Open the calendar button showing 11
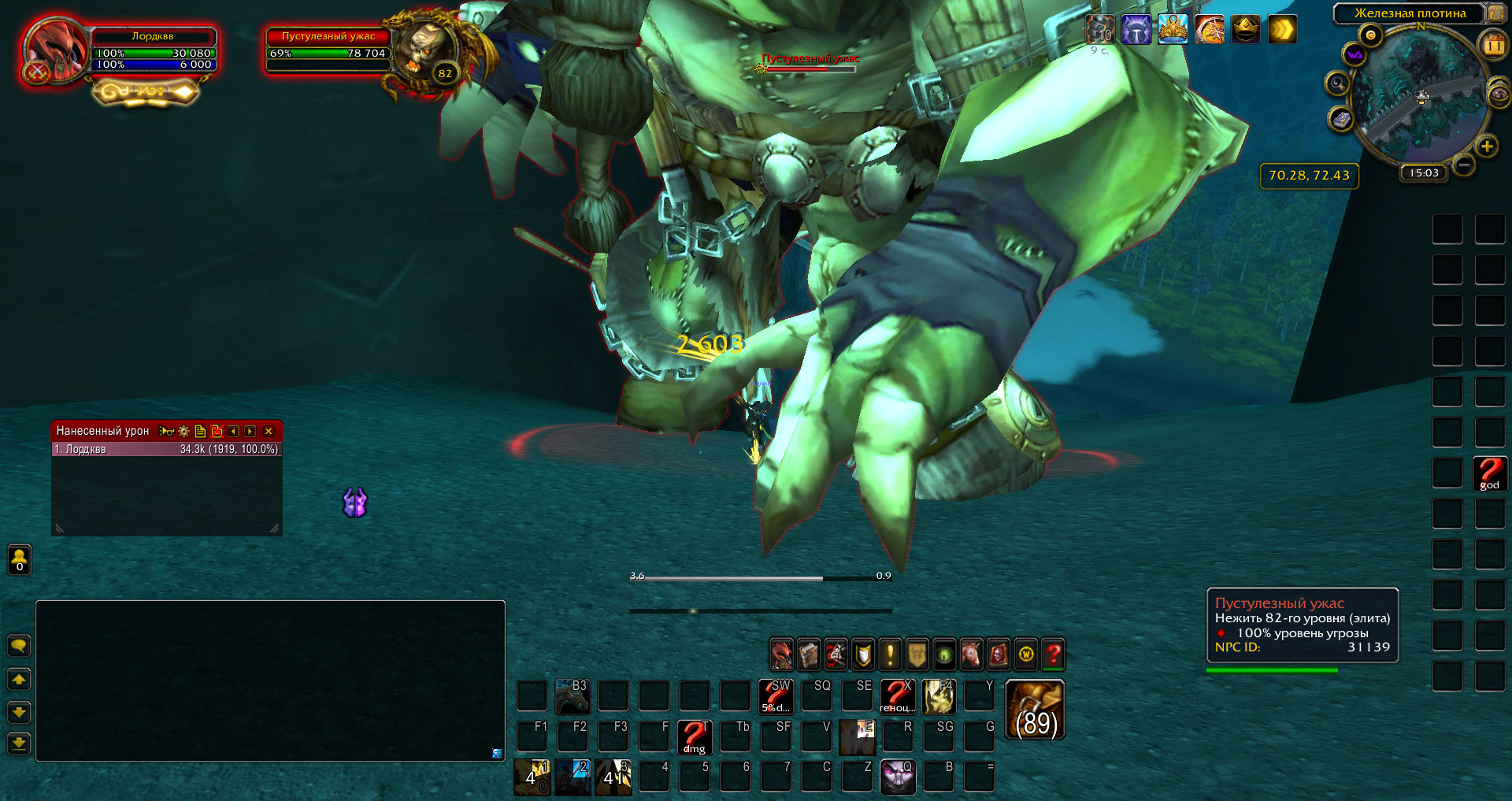This screenshot has width=1512, height=801. click(1494, 46)
